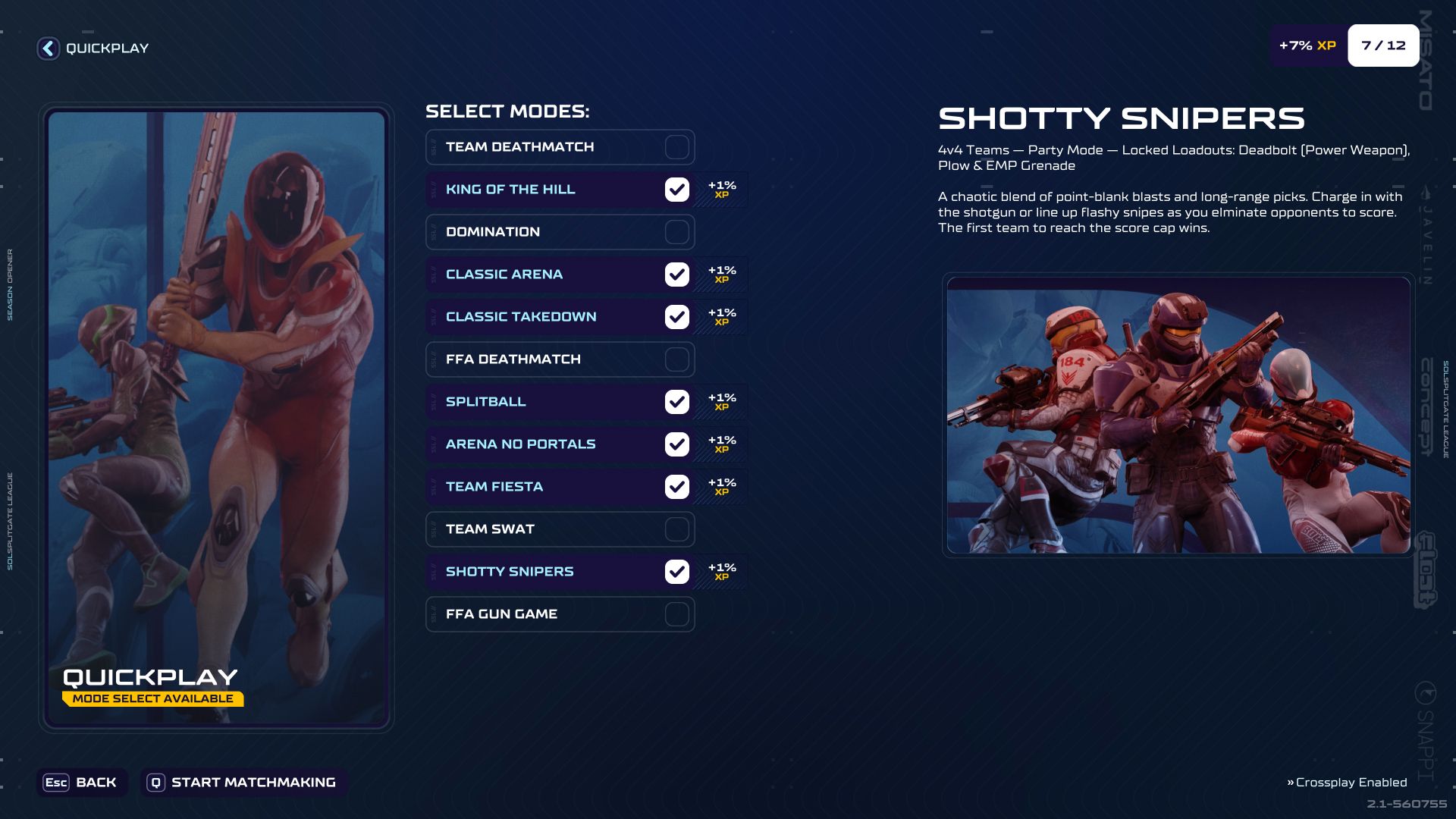
Task: Uncheck Shotty Snipers mode
Action: (676, 572)
